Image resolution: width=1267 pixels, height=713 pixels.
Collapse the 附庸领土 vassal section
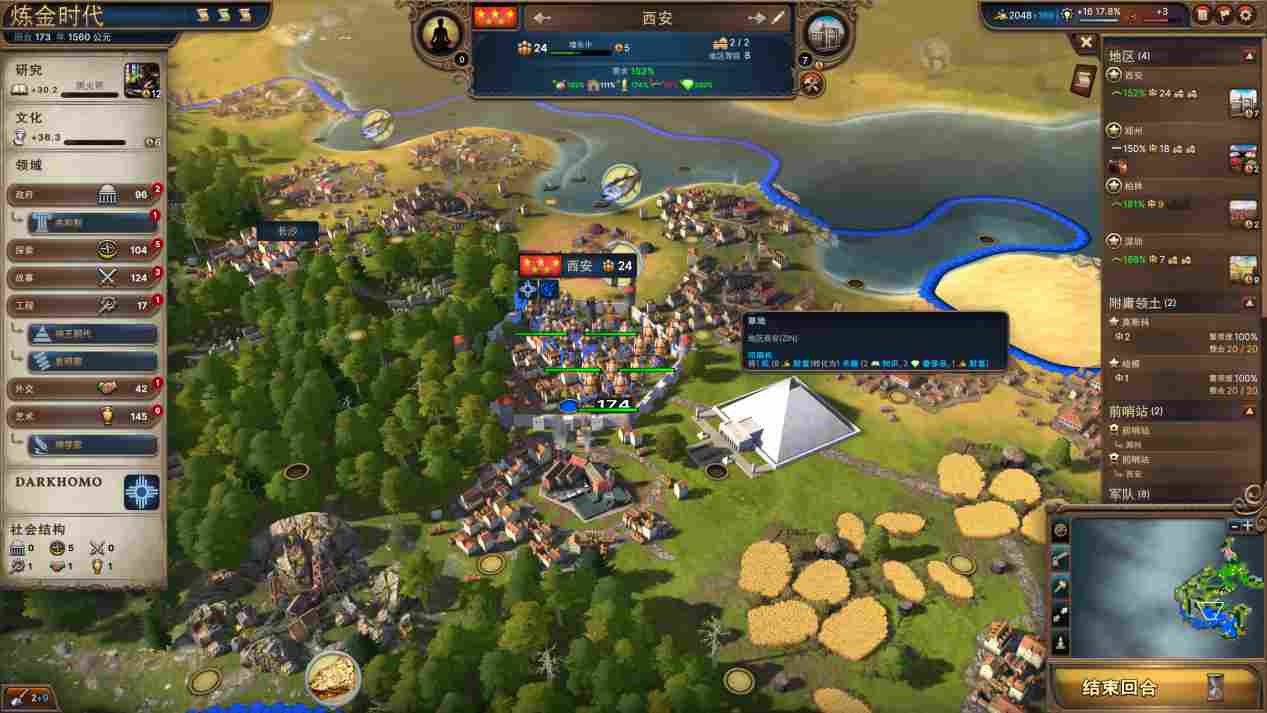(1249, 302)
